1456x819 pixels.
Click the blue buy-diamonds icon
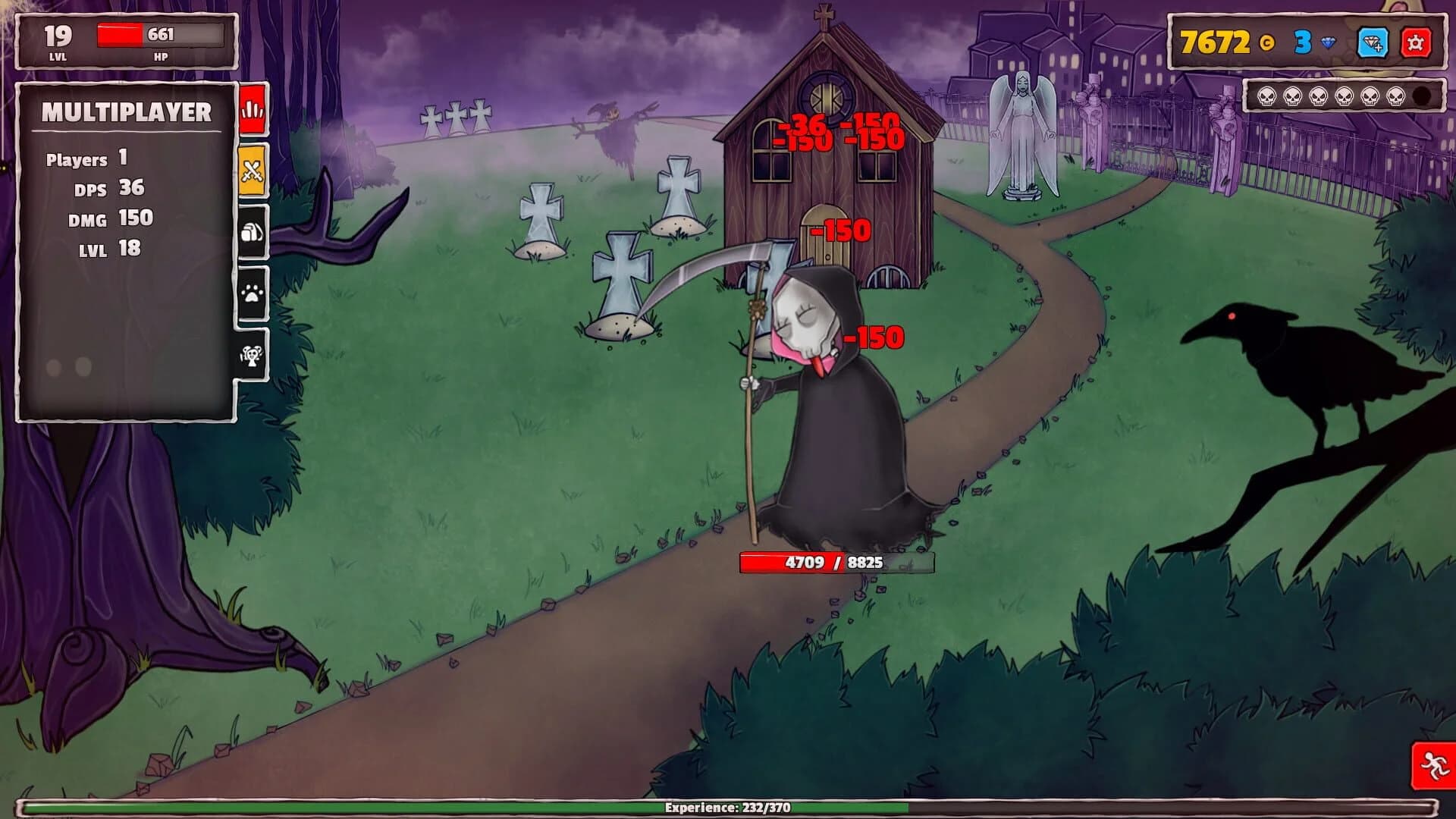[1373, 42]
